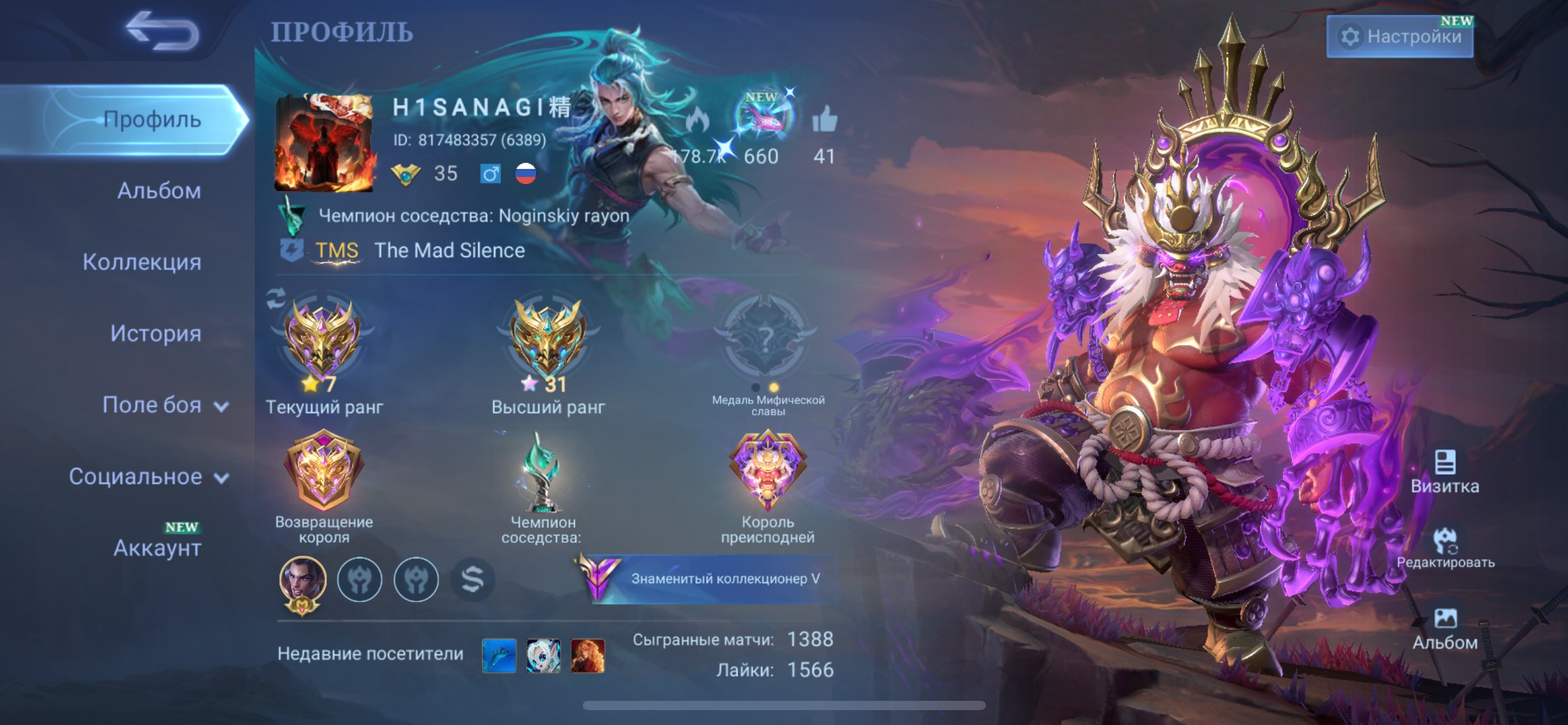Toggle the rank swap arrows icon
Image resolution: width=1568 pixels, height=725 pixels.
click(276, 298)
